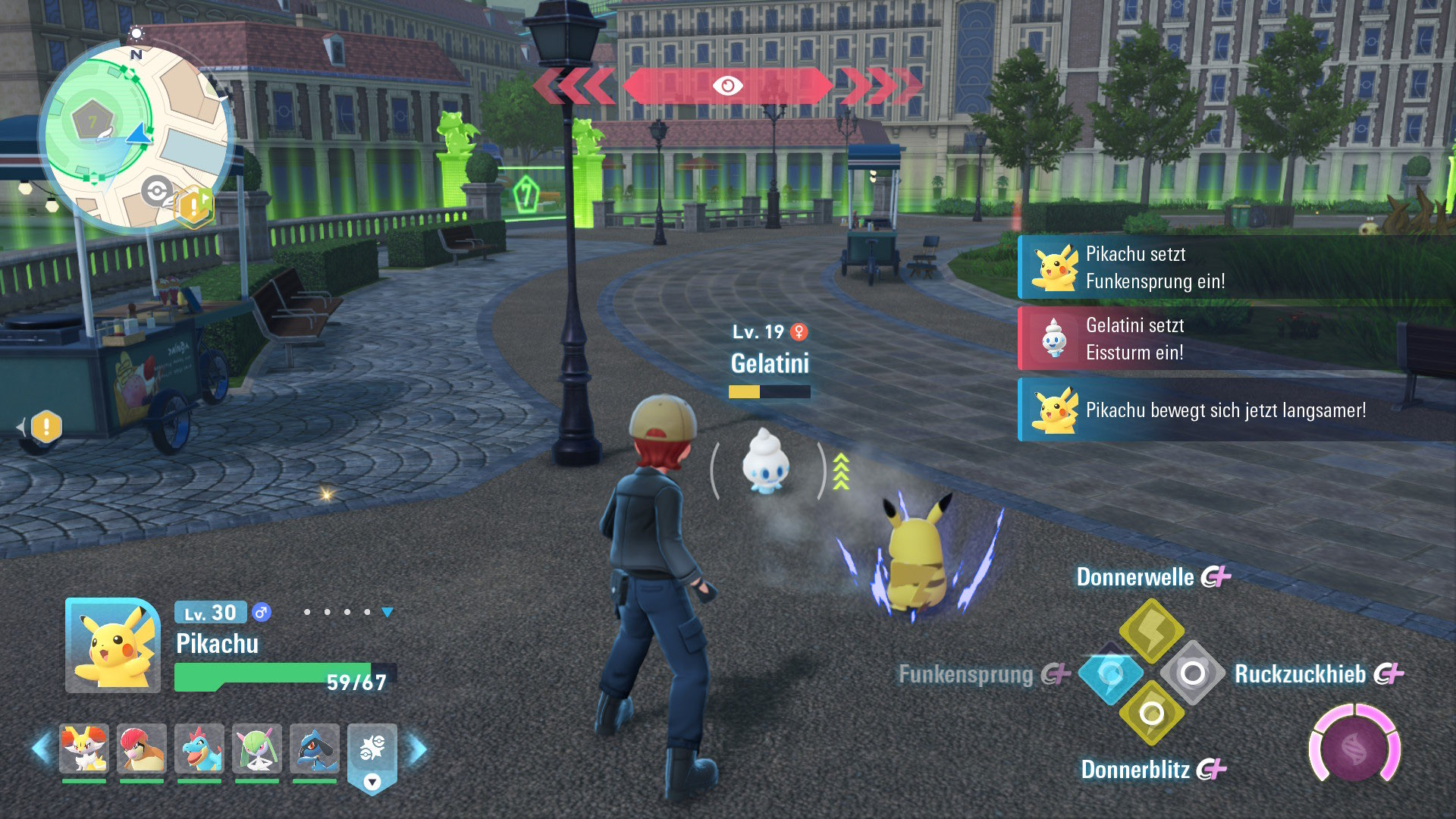This screenshot has height=819, width=1456.
Task: Switch to Braixen in the party bar
Action: click(84, 748)
